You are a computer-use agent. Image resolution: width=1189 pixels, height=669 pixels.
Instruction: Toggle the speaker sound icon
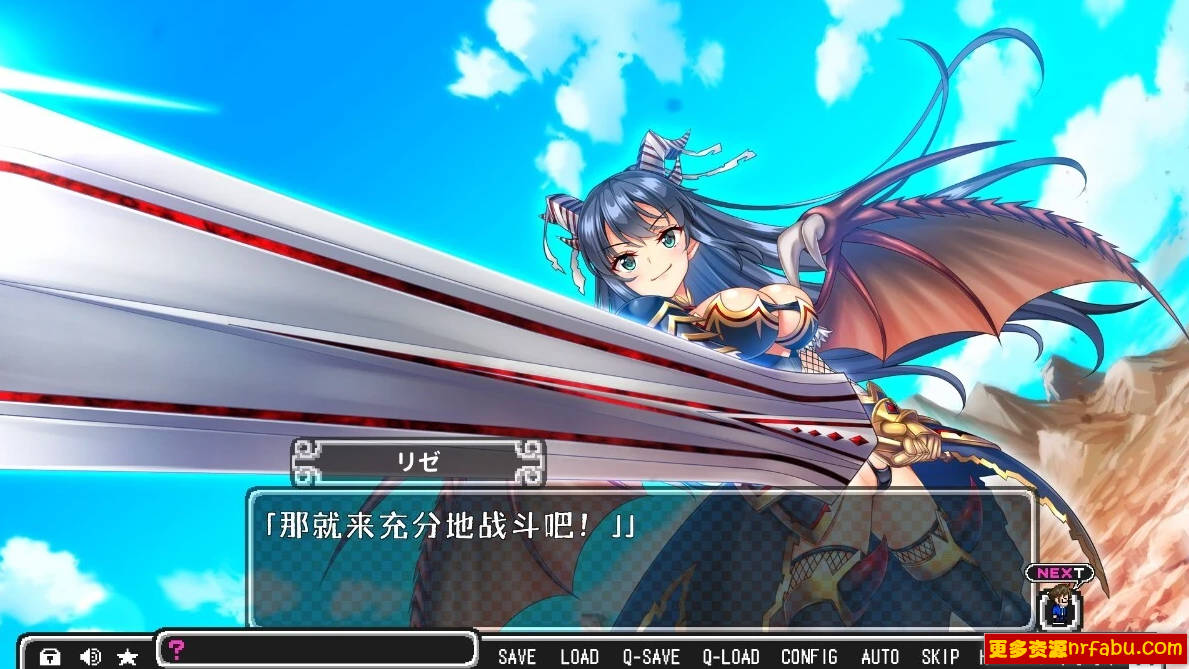coord(90,657)
